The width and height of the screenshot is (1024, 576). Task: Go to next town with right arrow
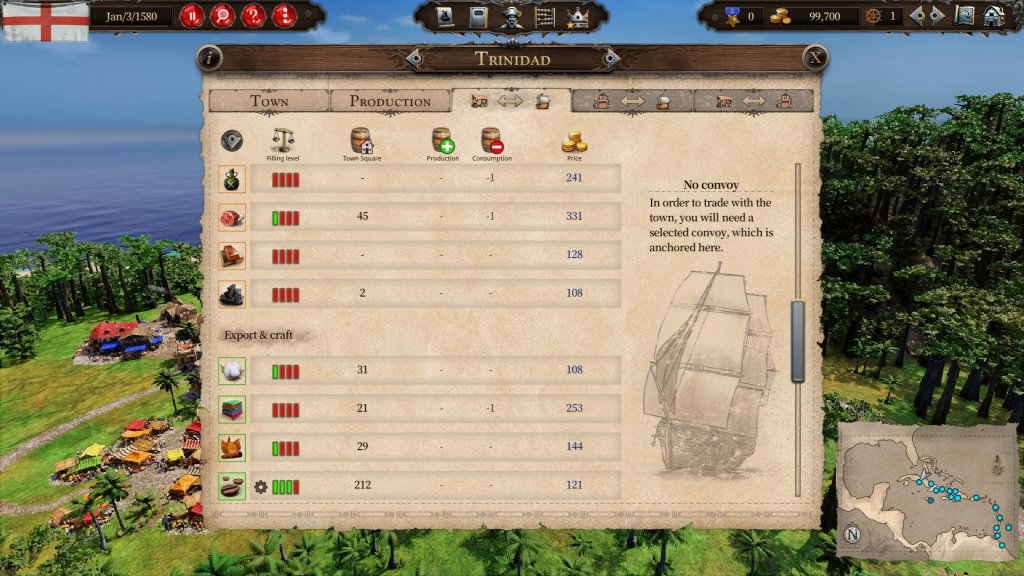pos(610,59)
